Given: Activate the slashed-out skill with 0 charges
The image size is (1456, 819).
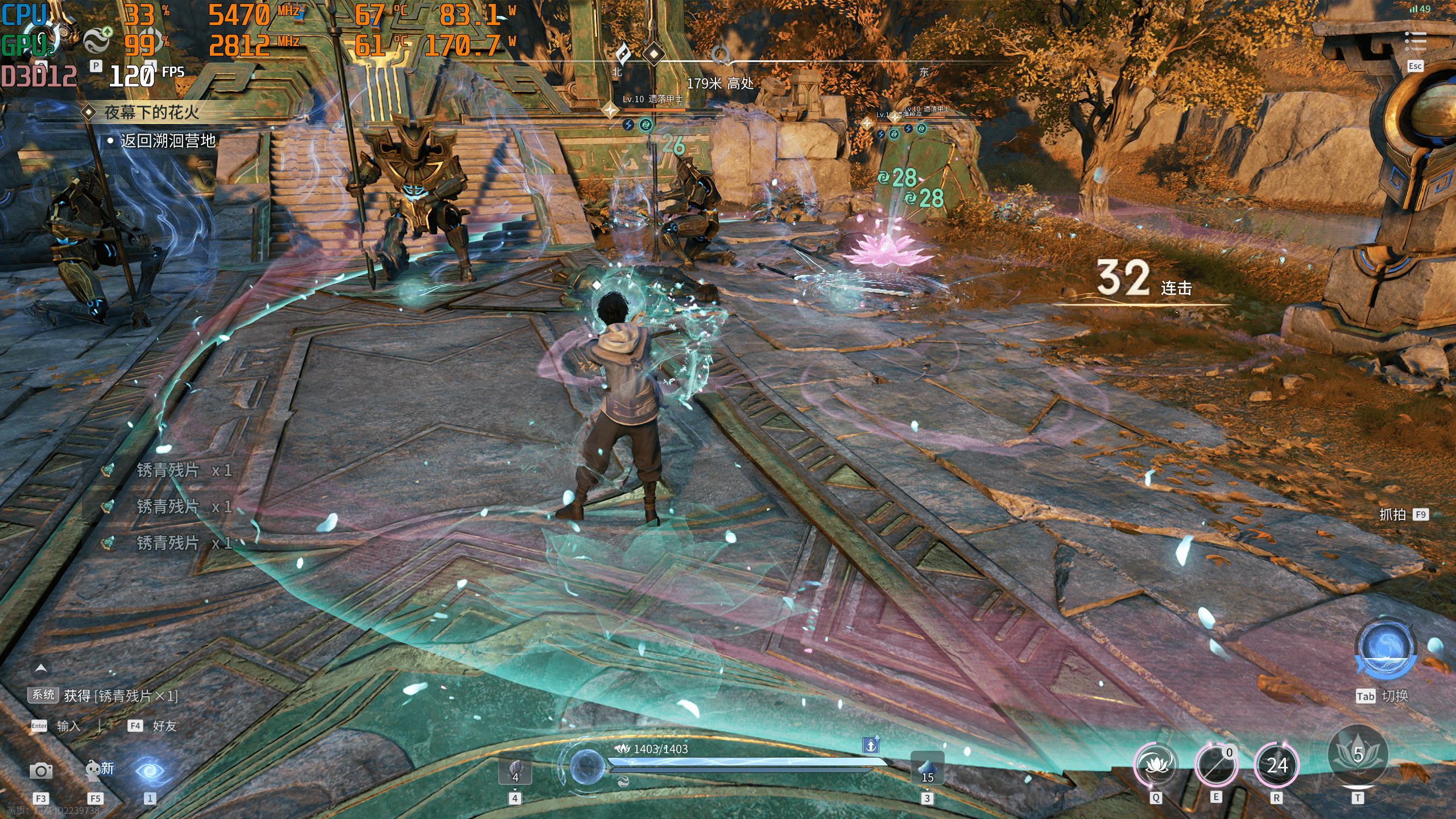Looking at the screenshot, I should (x=1216, y=765).
